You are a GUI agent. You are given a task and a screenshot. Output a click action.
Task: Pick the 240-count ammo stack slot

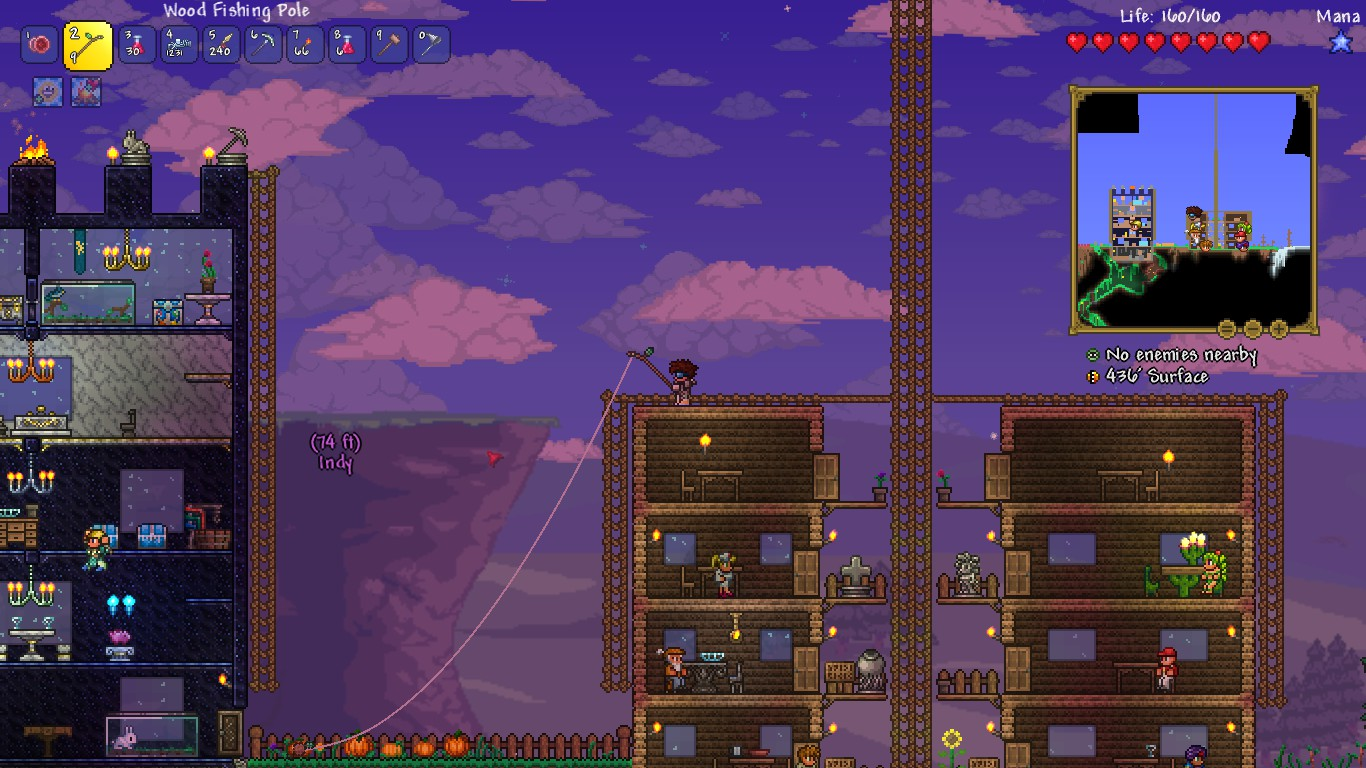pyautogui.click(x=221, y=45)
